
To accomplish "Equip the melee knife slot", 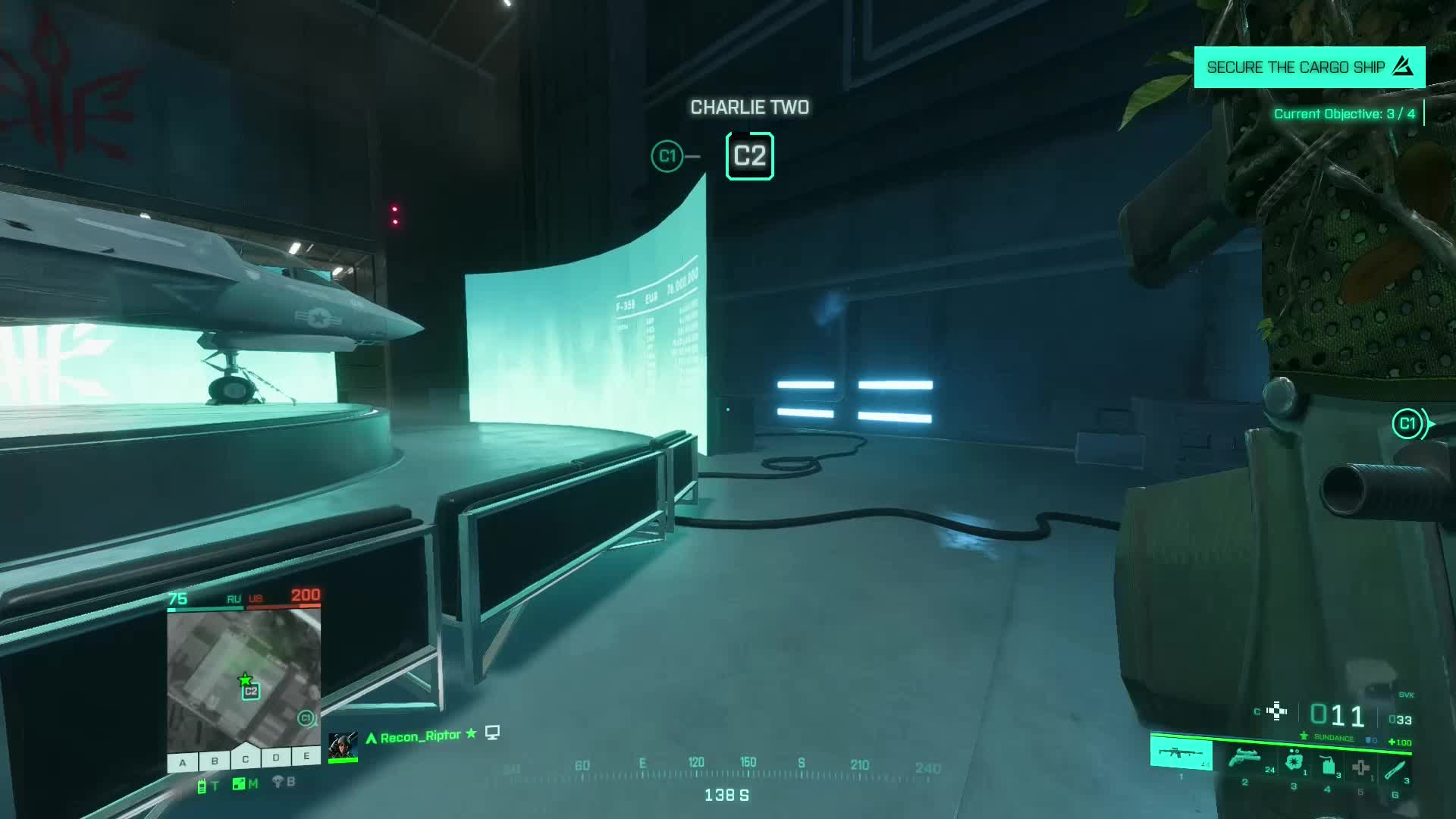I will pyautogui.click(x=1395, y=770).
